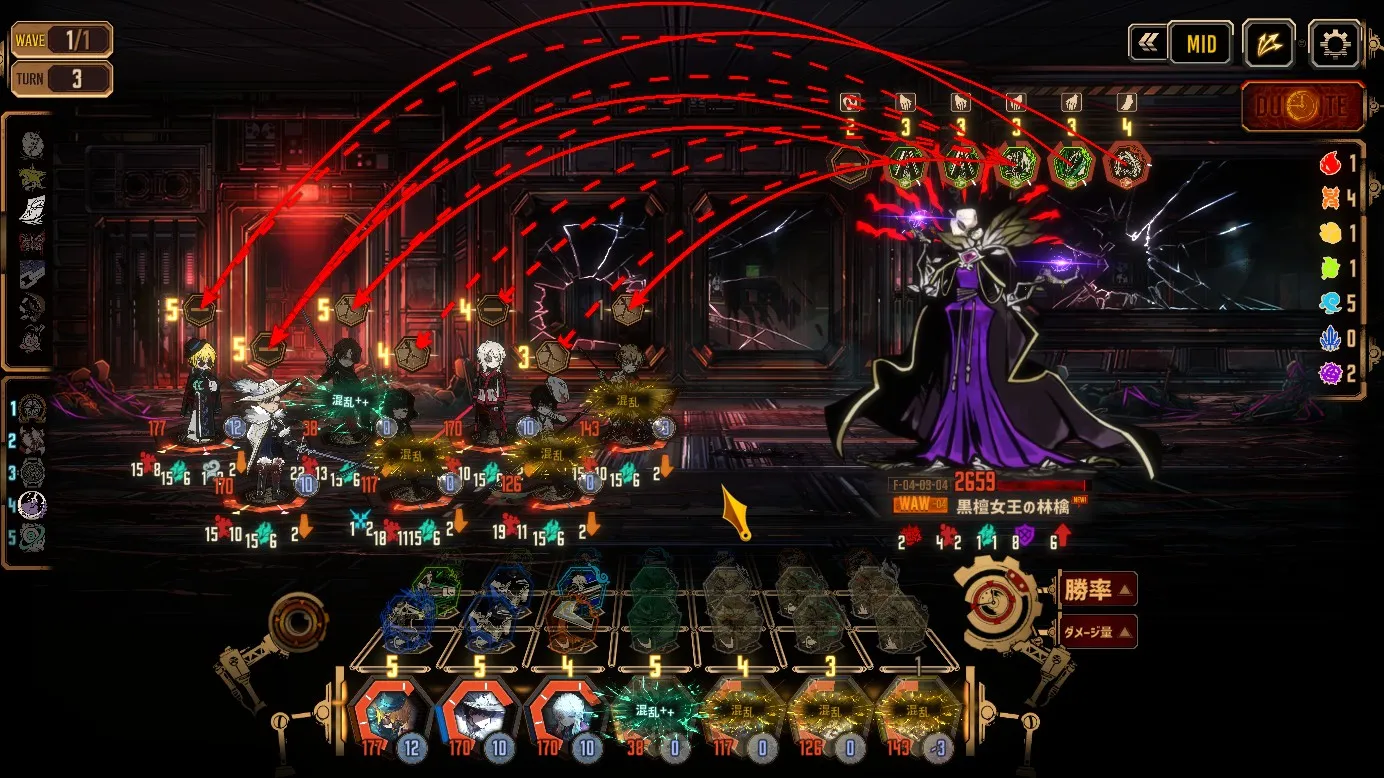Open the gear settings menu
Viewport: 1384px width, 778px height.
click(x=1334, y=44)
